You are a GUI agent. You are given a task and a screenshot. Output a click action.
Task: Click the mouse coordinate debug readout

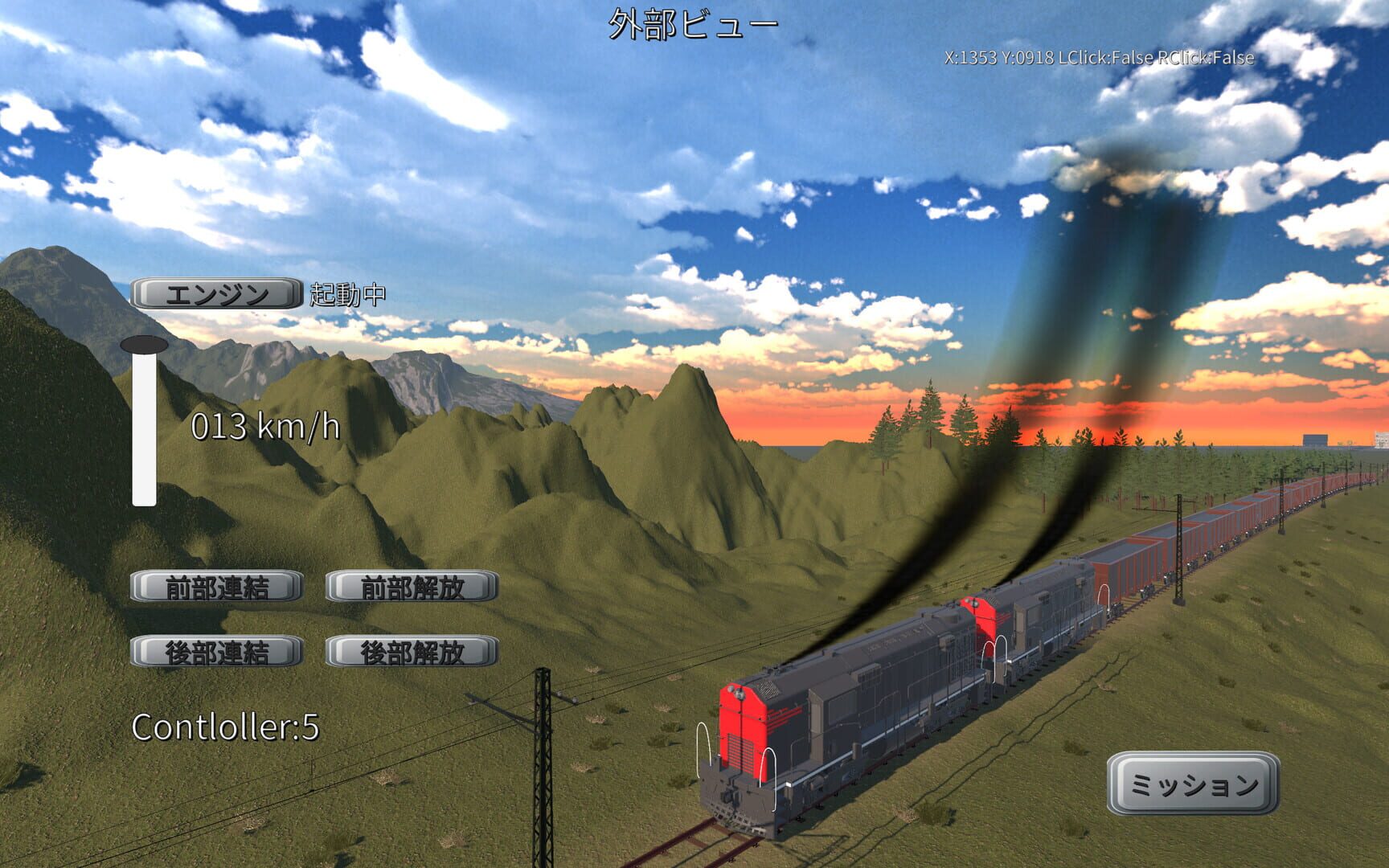pyautogui.click(x=1099, y=57)
